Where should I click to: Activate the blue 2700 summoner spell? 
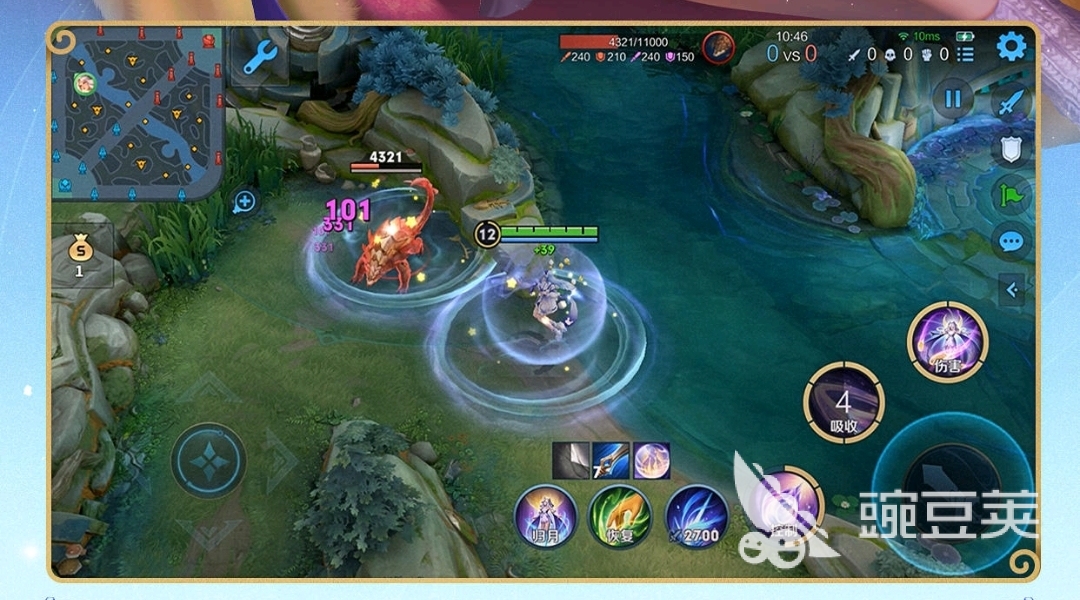[x=696, y=516]
